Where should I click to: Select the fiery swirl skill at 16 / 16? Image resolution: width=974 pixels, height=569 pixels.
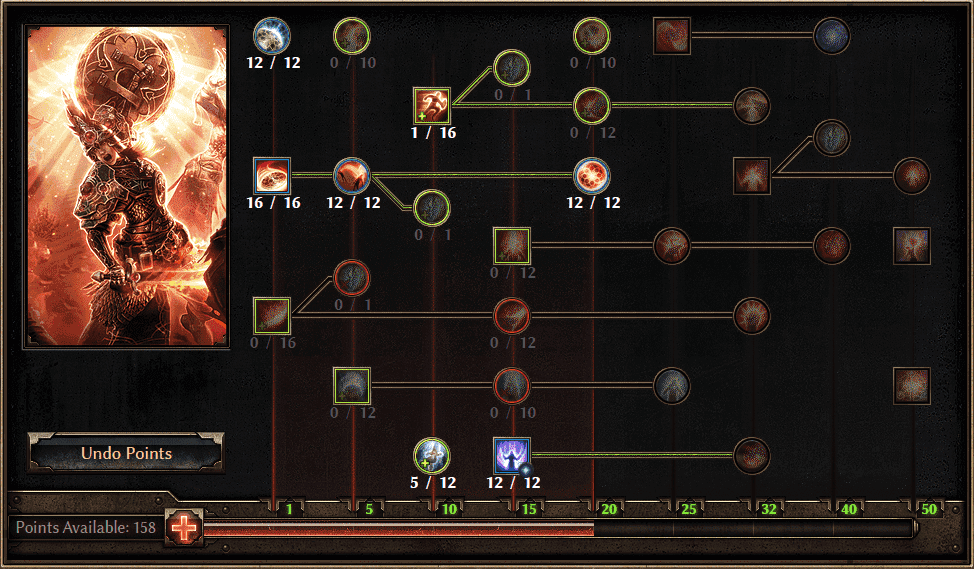tap(272, 176)
